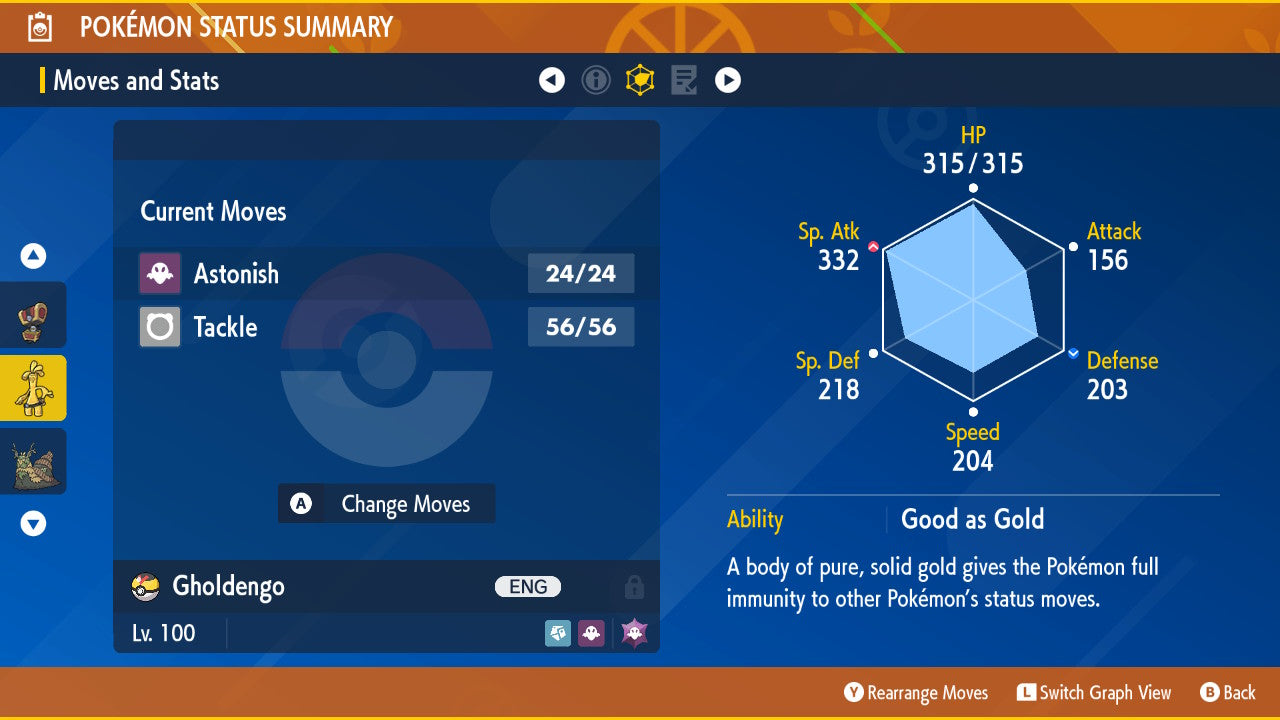Switch to the Moves and Stats tab

(136, 80)
